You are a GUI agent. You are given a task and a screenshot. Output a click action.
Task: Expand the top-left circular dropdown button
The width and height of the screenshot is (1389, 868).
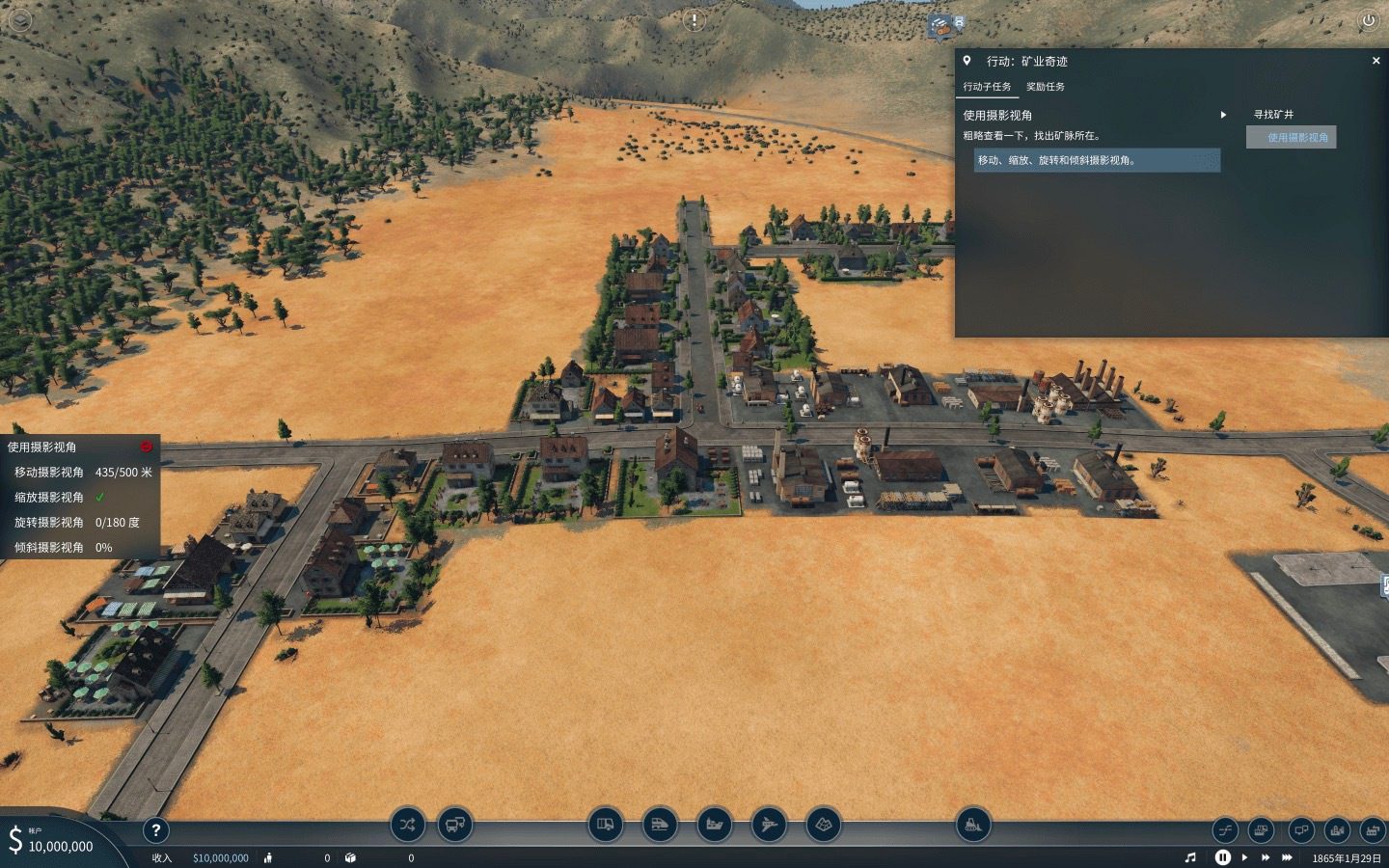point(19,20)
